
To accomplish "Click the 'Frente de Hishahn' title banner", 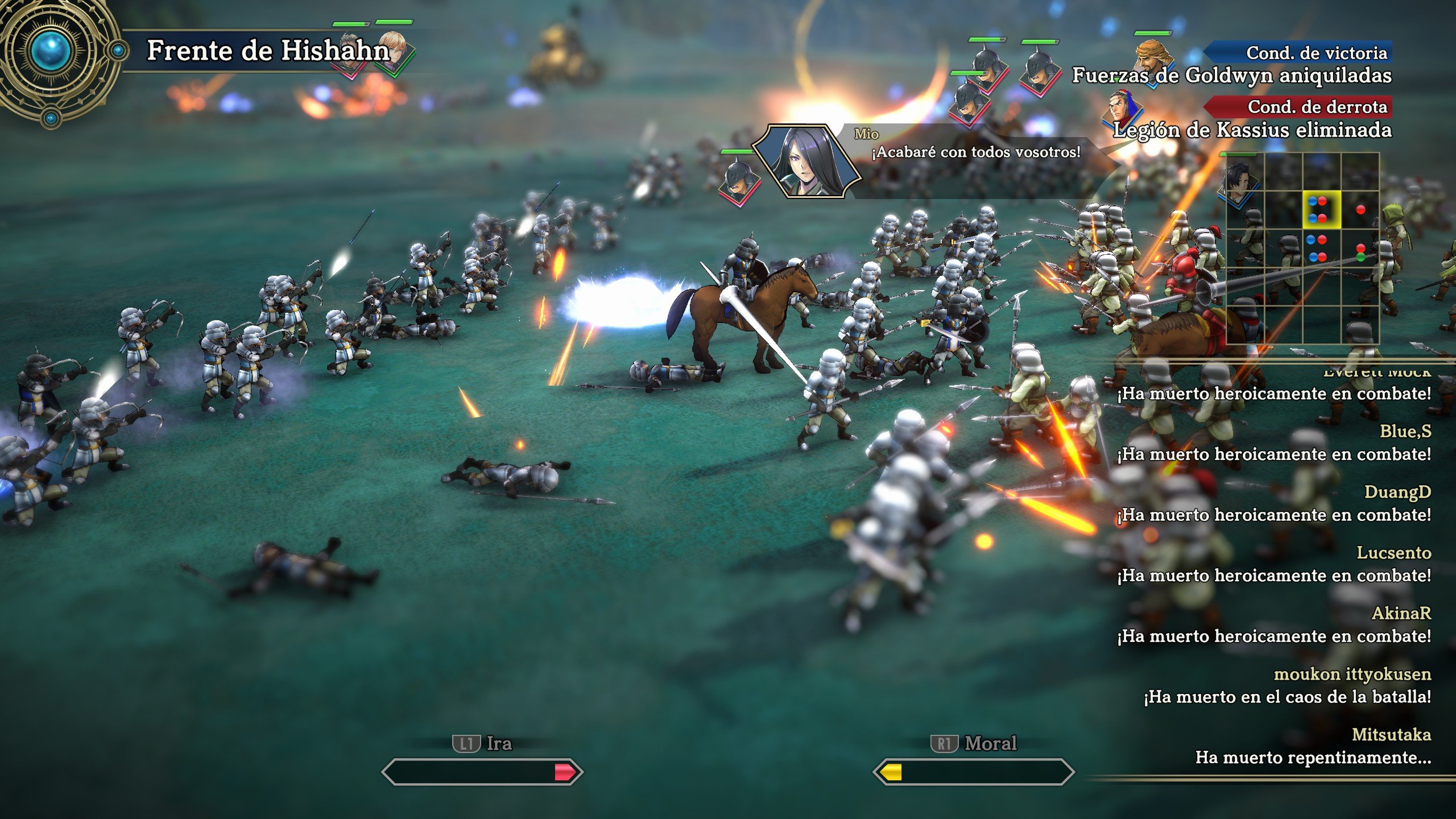I will tap(267, 50).
